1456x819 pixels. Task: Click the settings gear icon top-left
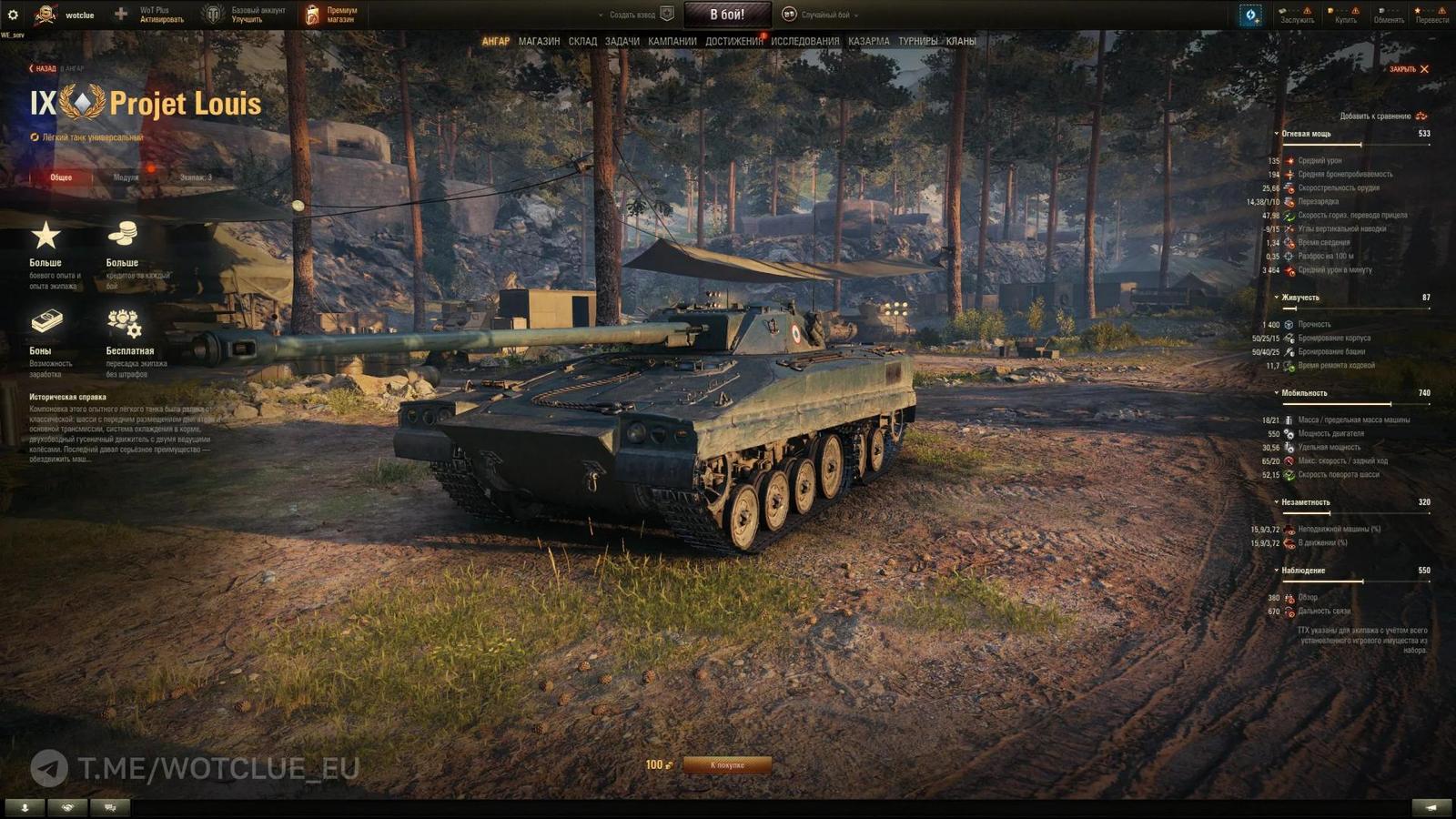click(12, 13)
